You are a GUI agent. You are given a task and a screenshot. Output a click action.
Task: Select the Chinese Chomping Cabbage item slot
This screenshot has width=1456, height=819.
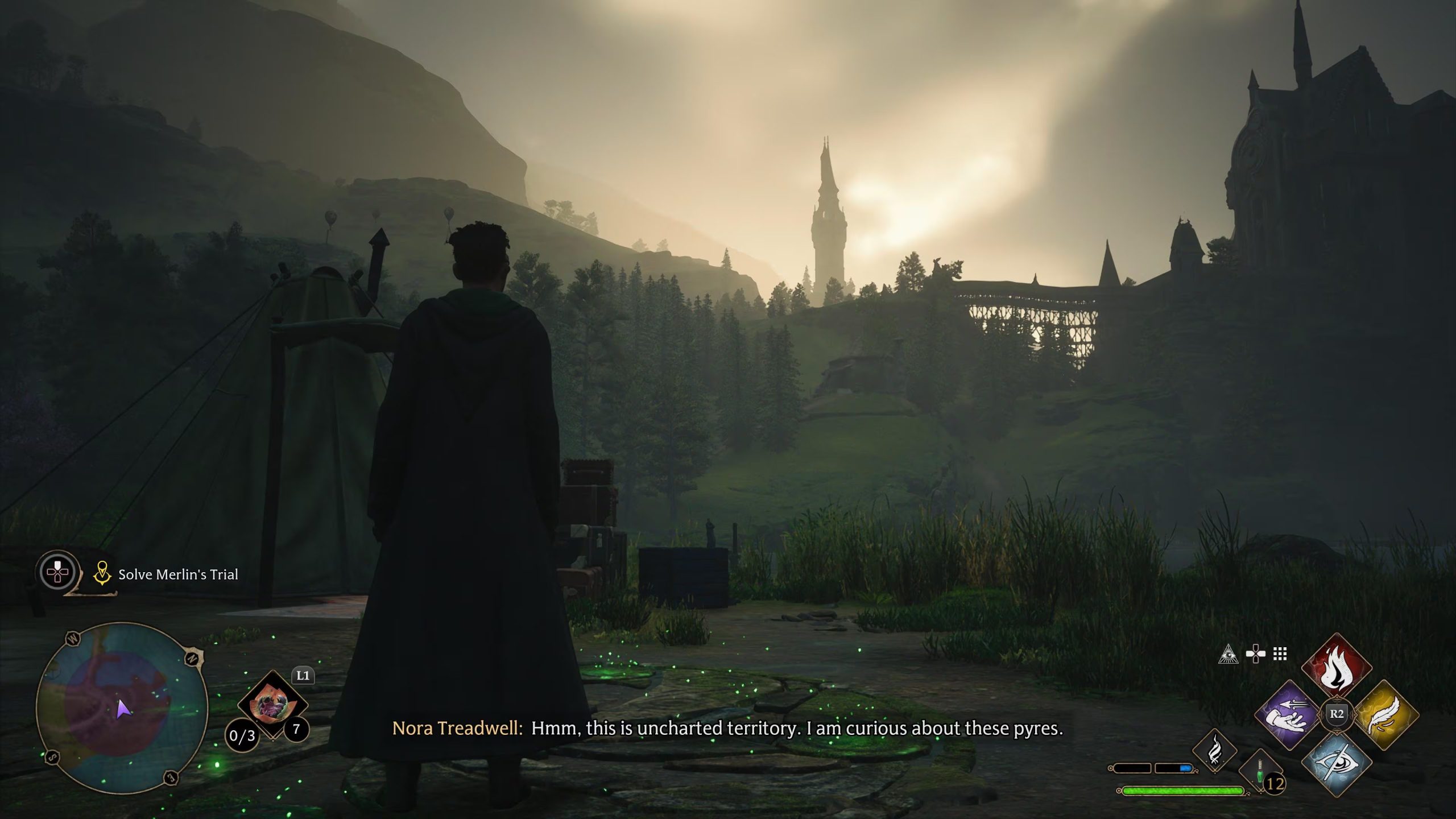pyautogui.click(x=272, y=705)
